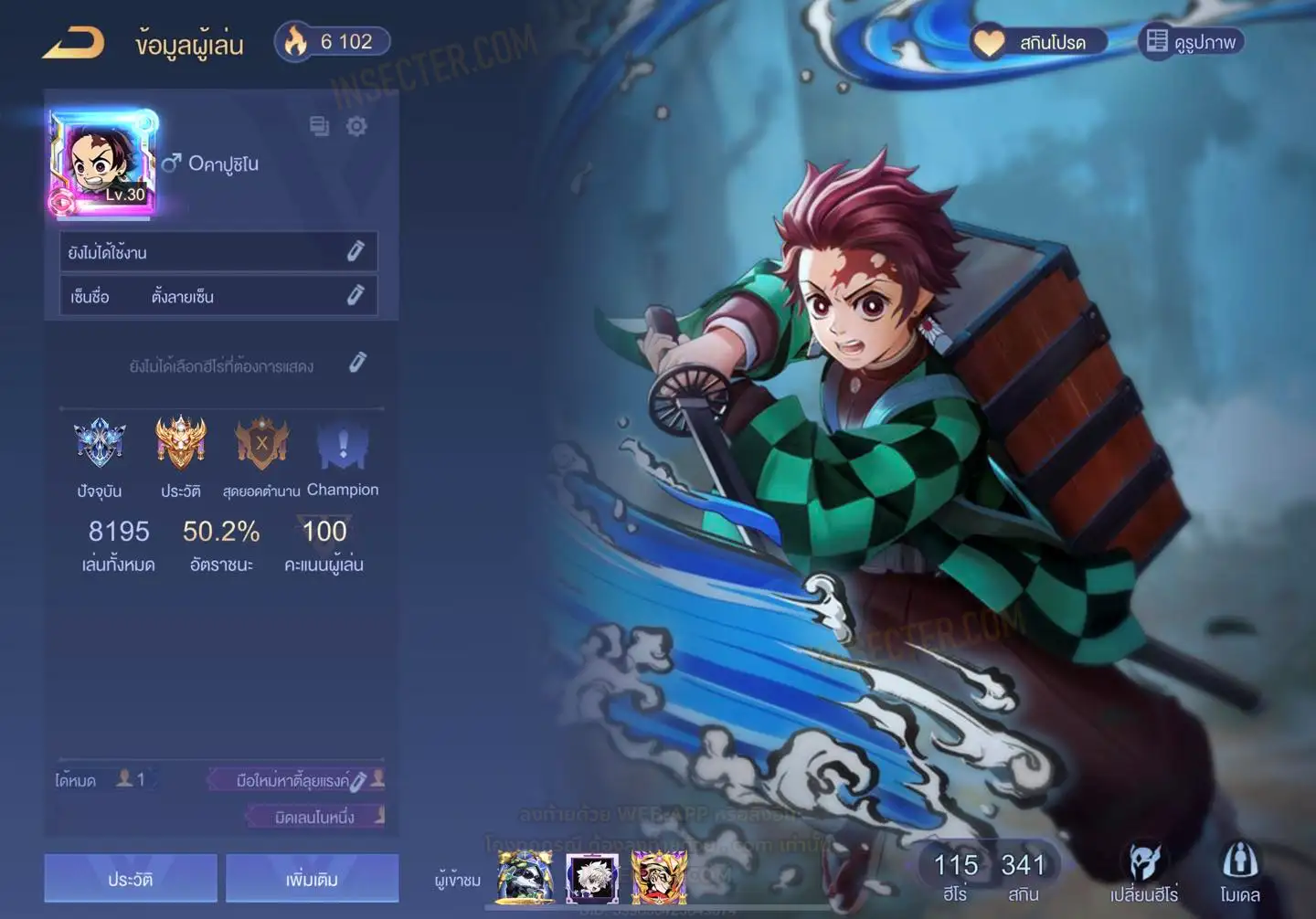
Task: Open the เพิ่มเติม more button
Action: point(312,879)
